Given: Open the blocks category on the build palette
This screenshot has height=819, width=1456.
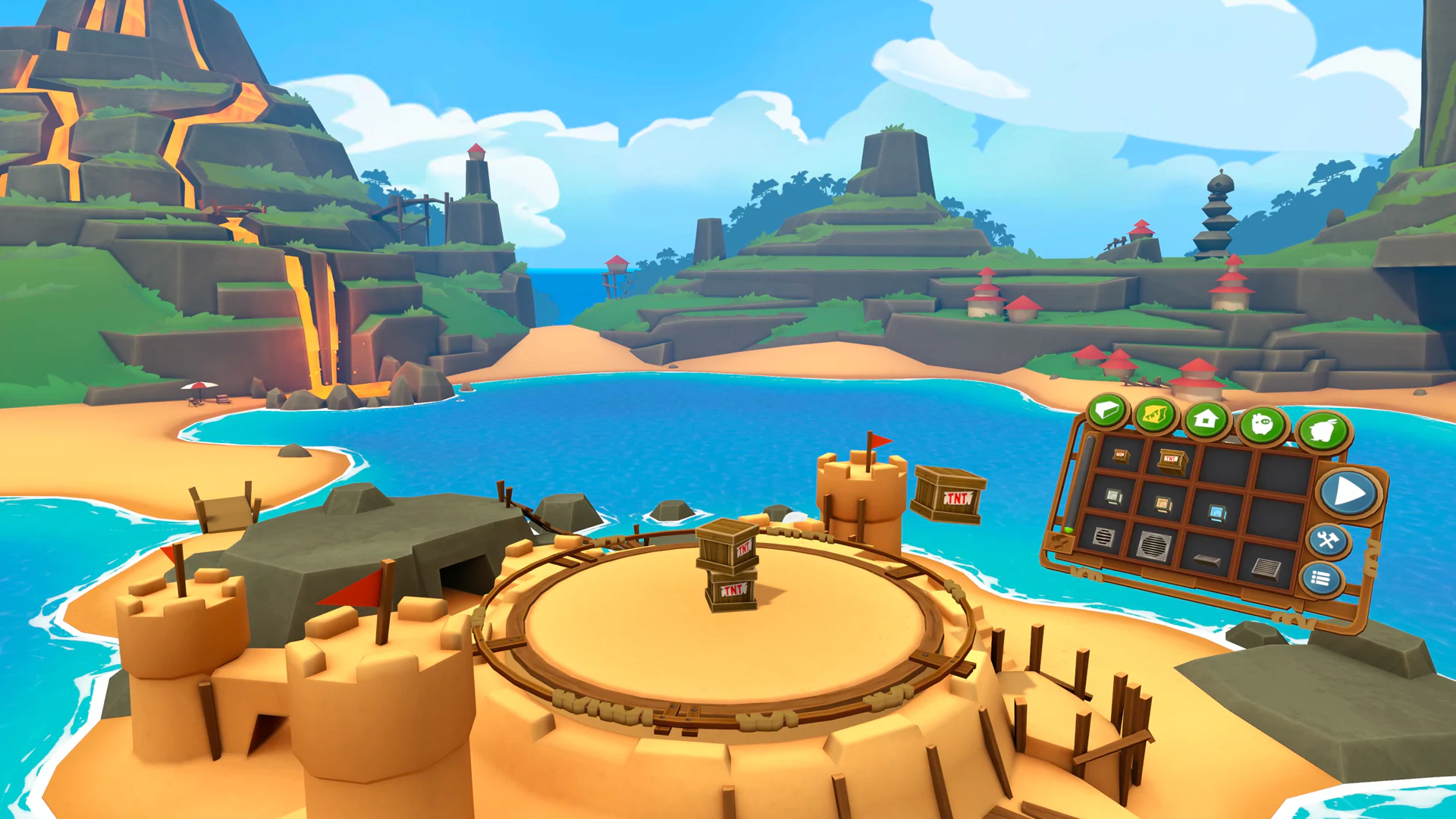Looking at the screenshot, I should pyautogui.click(x=1108, y=411).
